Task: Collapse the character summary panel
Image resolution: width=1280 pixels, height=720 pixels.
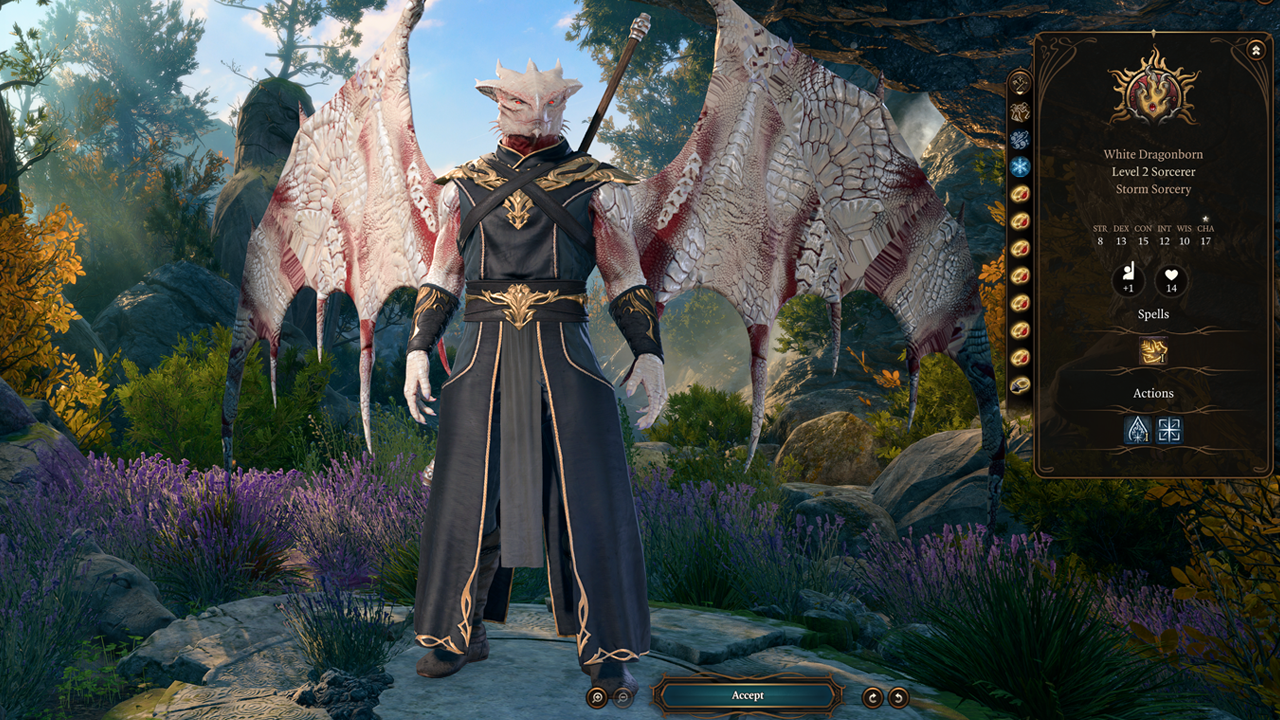Action: point(1256,49)
